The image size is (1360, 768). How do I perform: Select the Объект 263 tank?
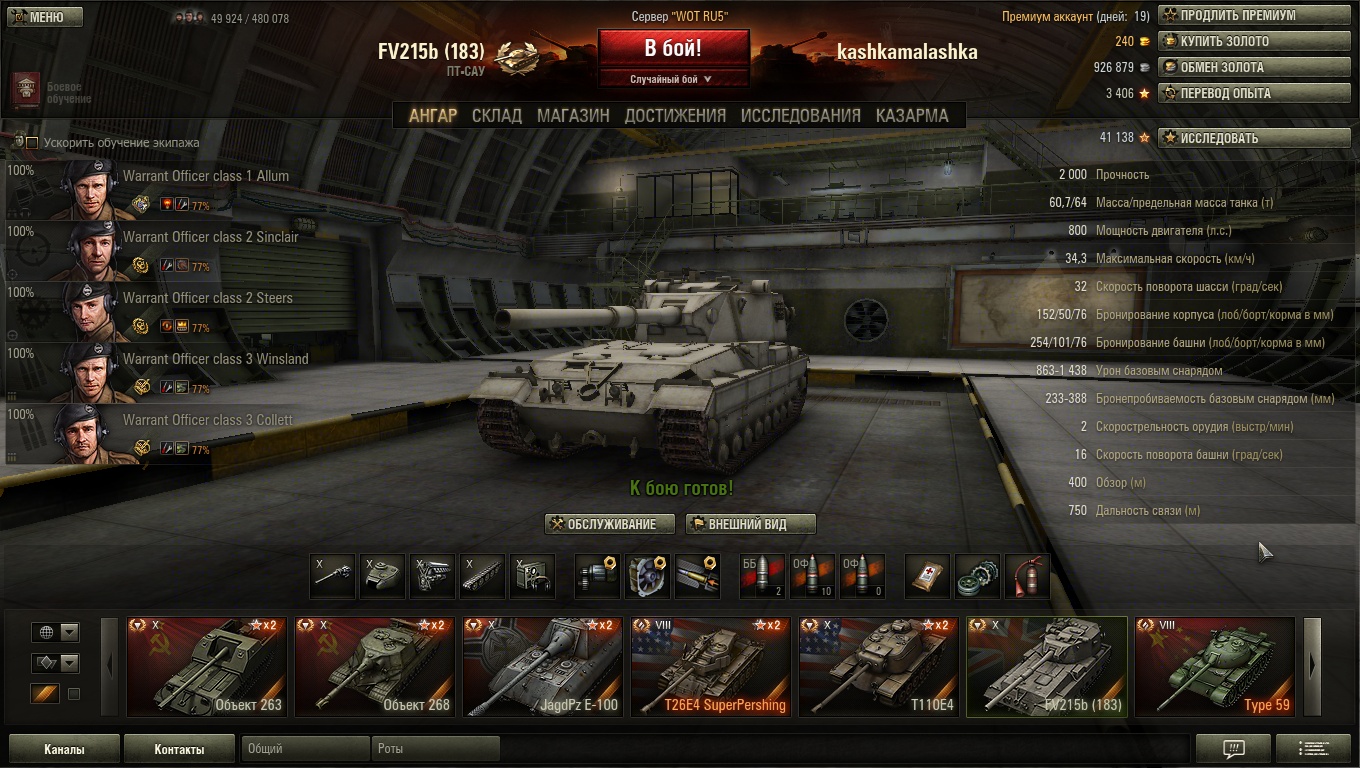point(207,666)
